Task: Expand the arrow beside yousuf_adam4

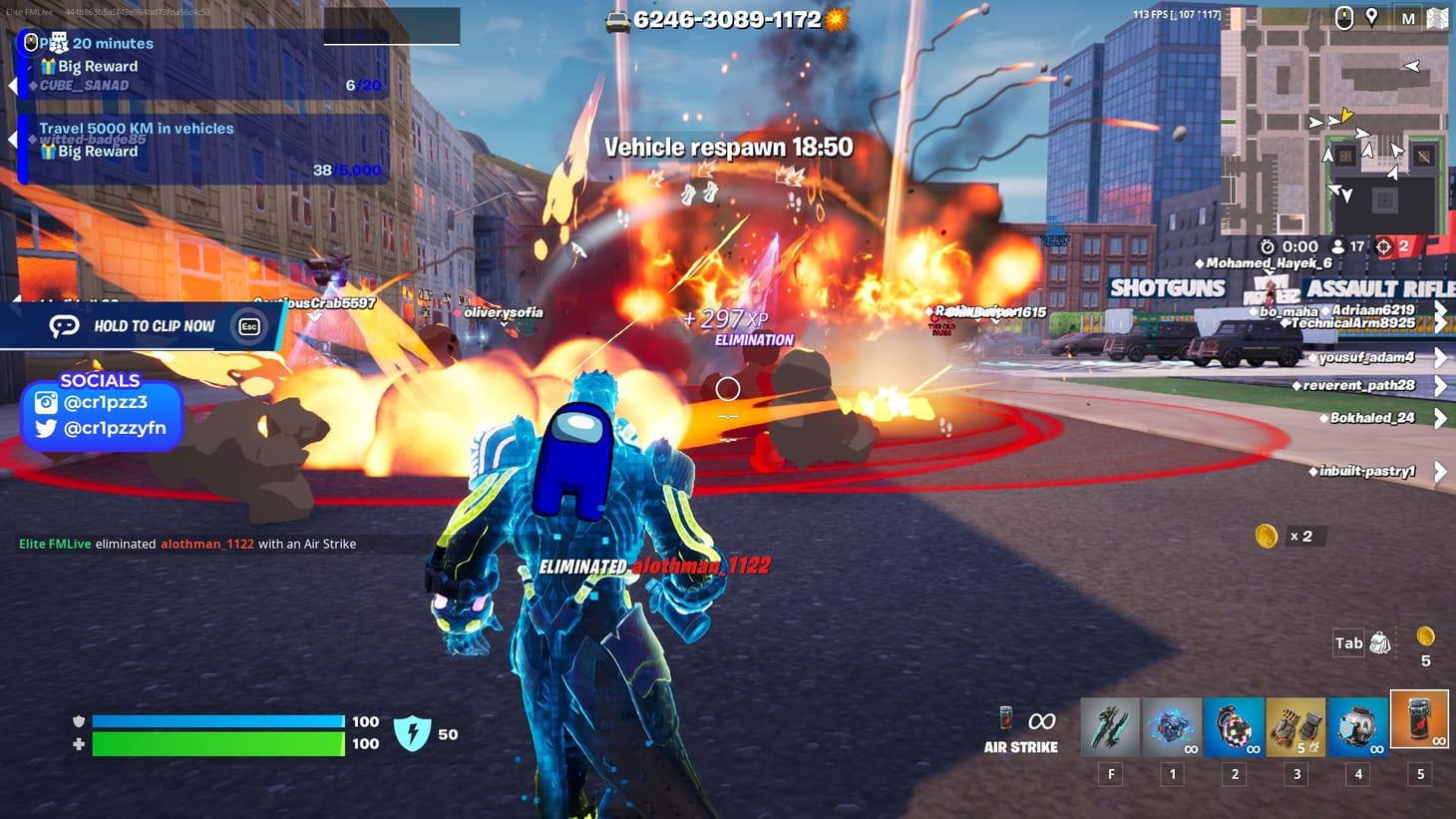Action: click(1439, 357)
